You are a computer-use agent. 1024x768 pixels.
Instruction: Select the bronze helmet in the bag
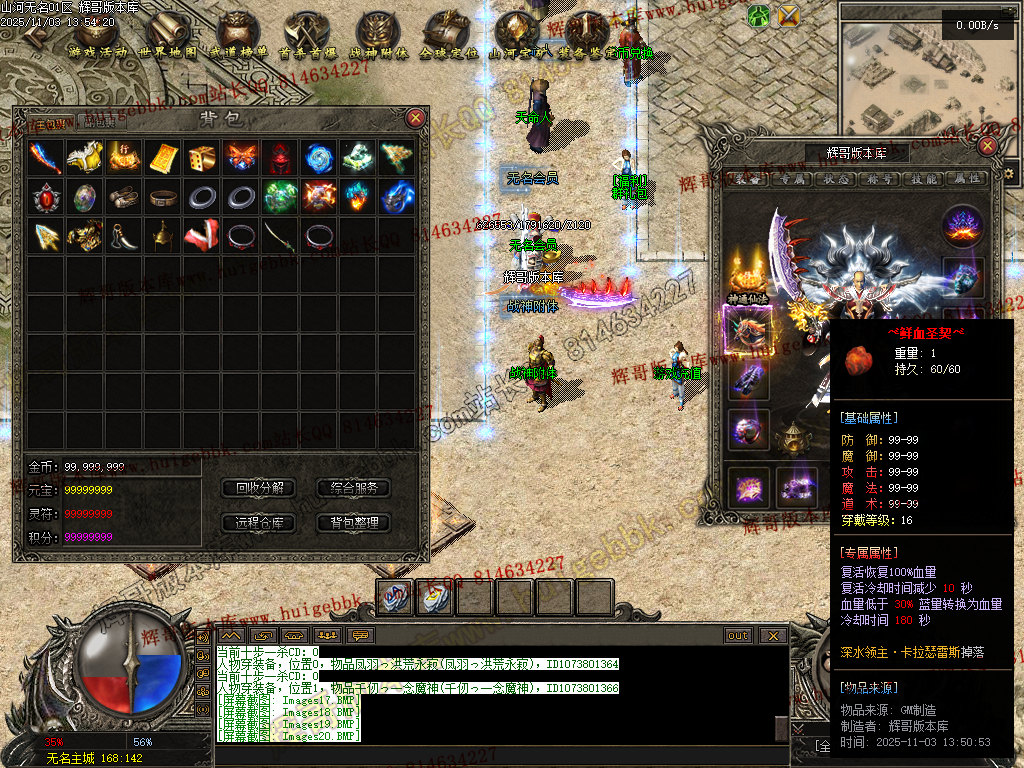coord(163,236)
